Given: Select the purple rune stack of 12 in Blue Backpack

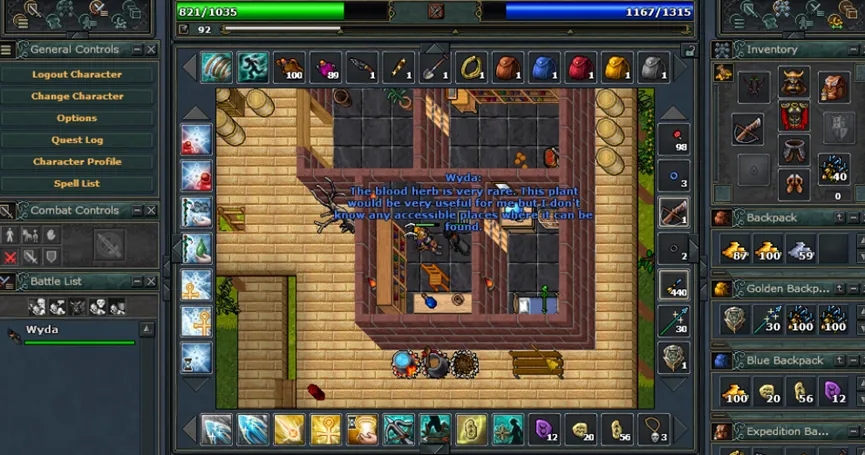Looking at the screenshot, I should [834, 391].
